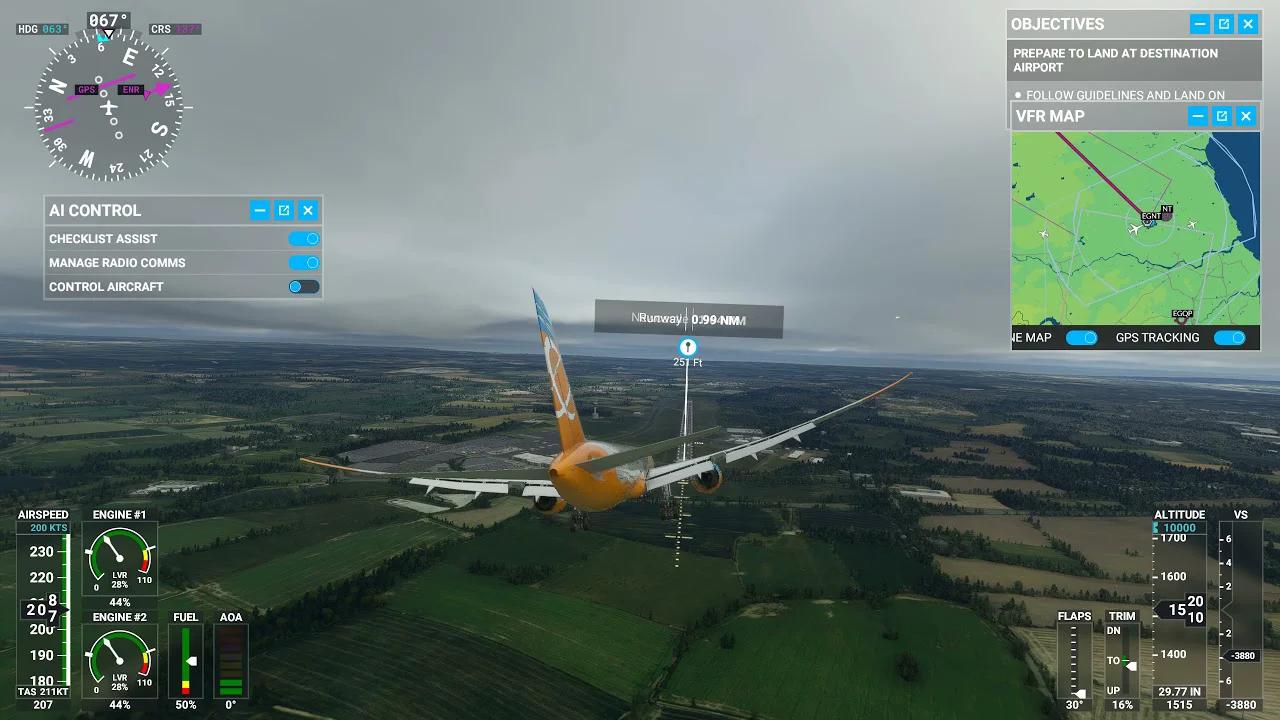Viewport: 1280px width, 720px height.
Task: Enable the Control Aircraft toggle
Action: [x=304, y=286]
